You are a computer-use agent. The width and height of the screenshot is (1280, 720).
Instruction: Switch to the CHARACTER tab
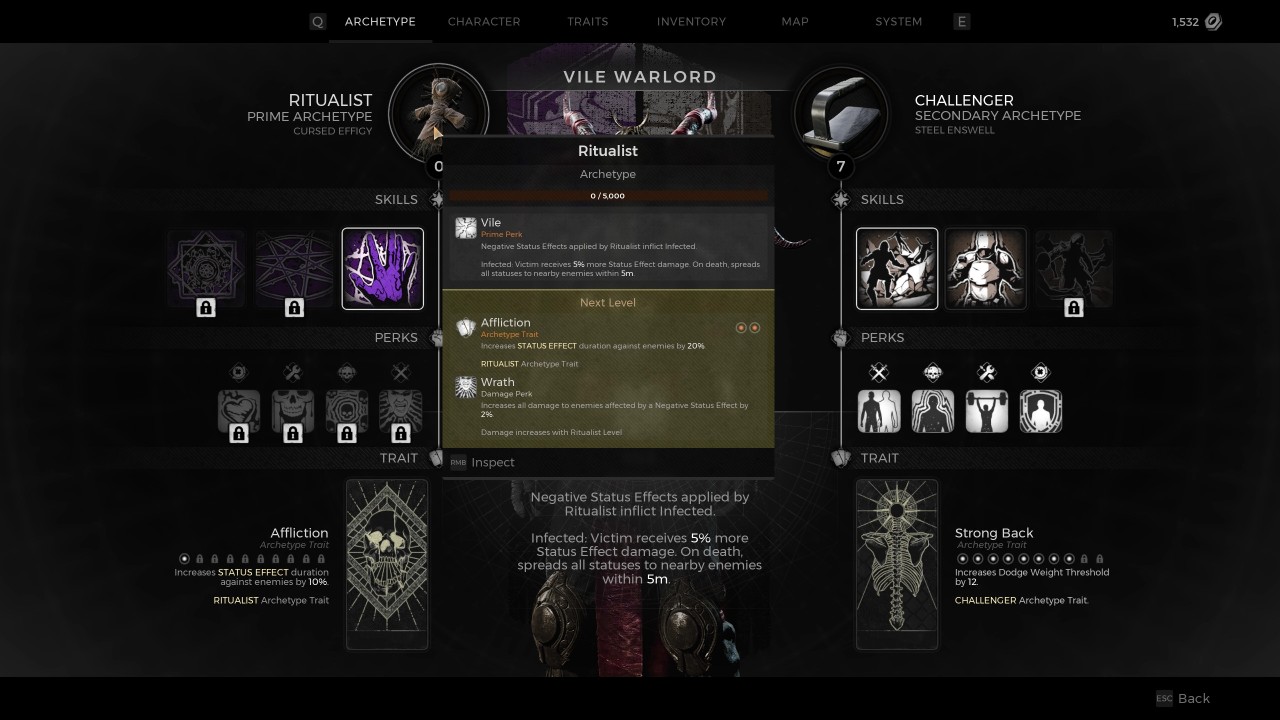(x=484, y=21)
